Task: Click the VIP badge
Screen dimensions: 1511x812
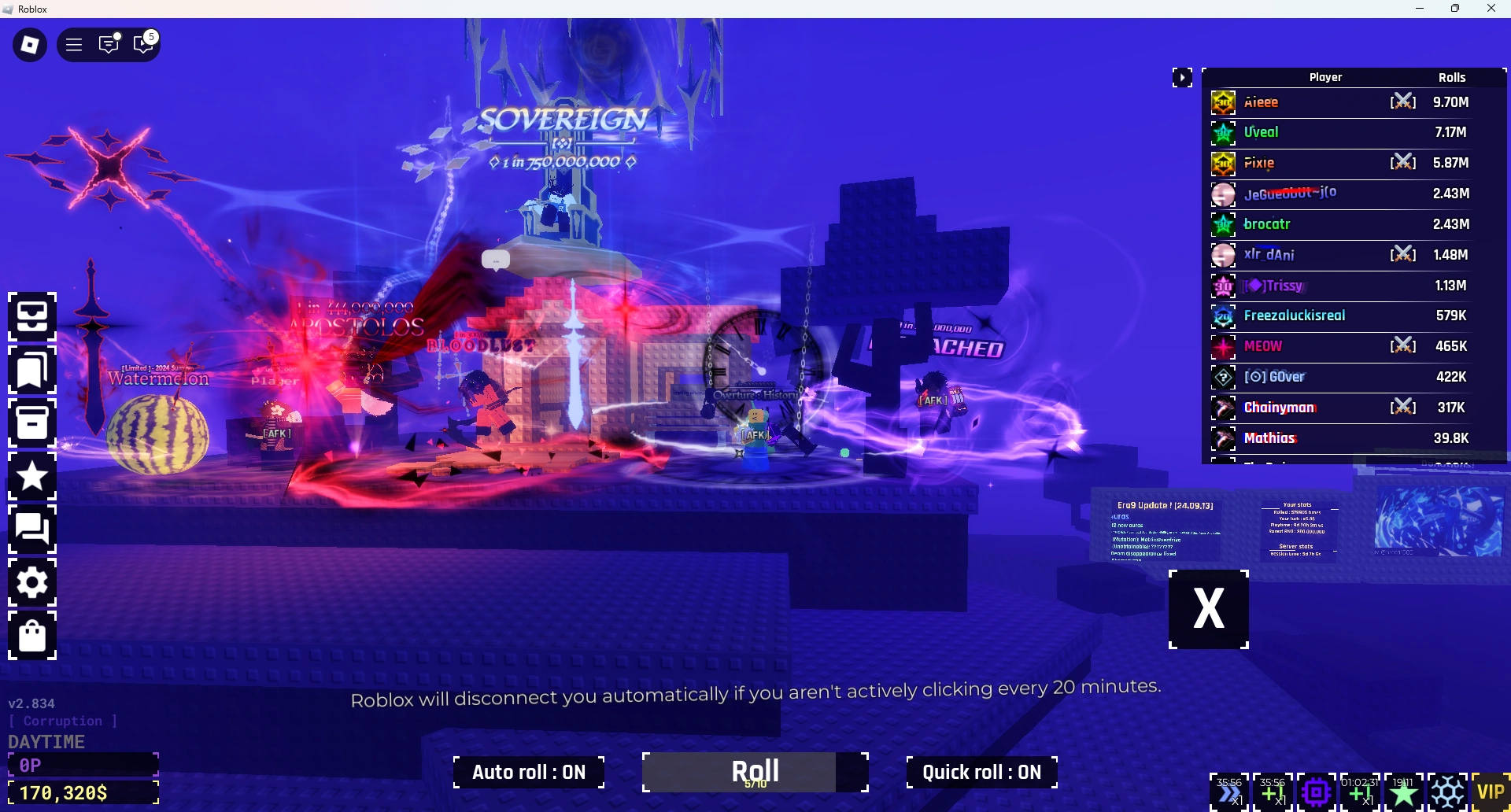Action: pyautogui.click(x=1492, y=792)
